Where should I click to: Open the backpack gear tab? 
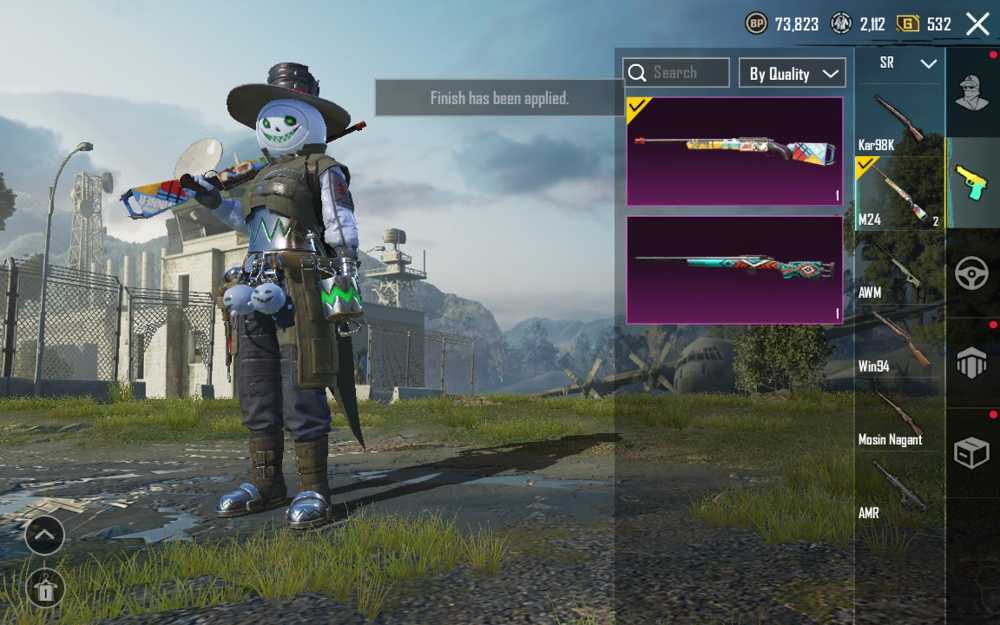coord(971,363)
